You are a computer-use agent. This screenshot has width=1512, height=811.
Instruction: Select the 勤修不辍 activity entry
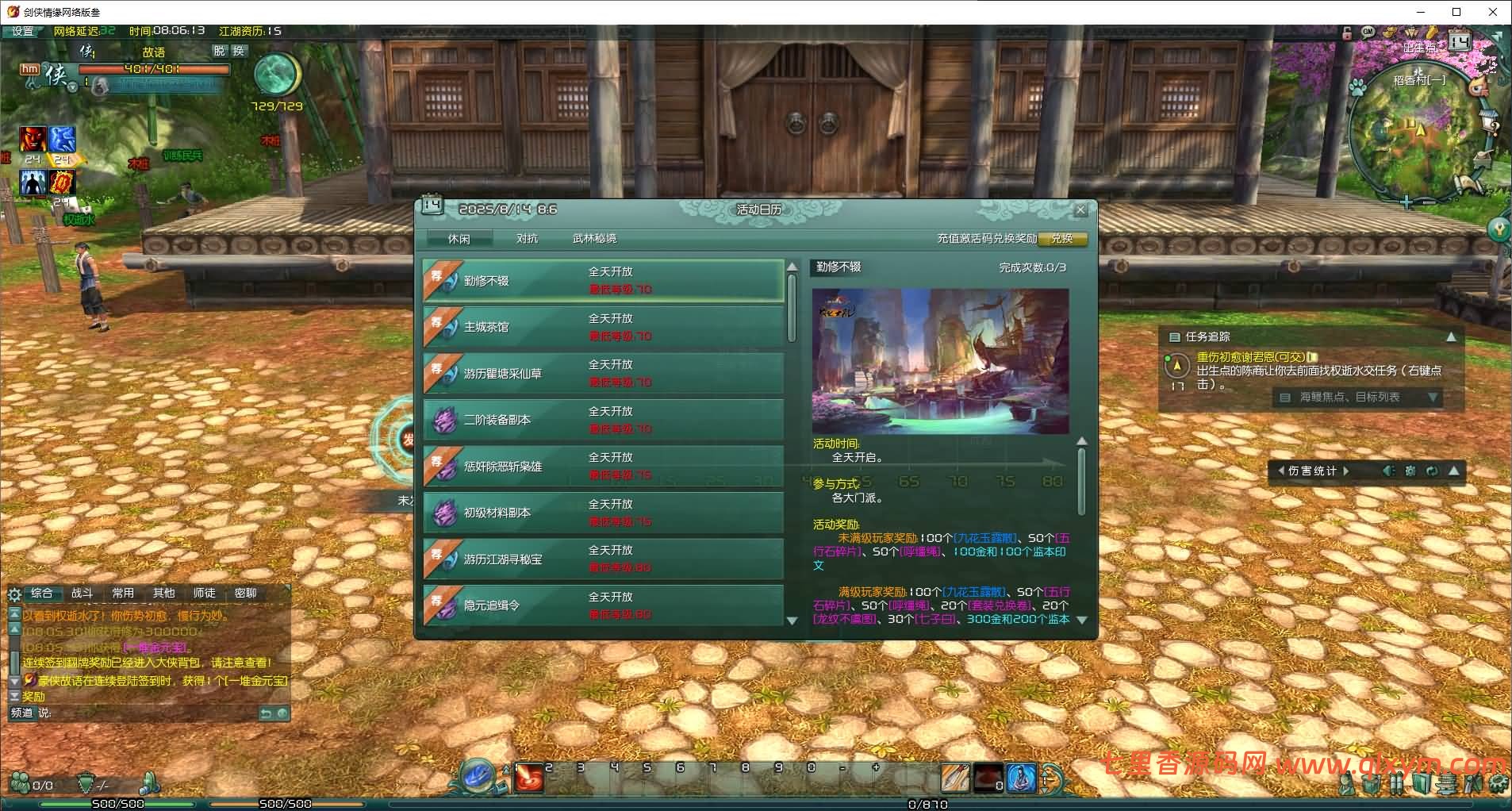point(603,280)
